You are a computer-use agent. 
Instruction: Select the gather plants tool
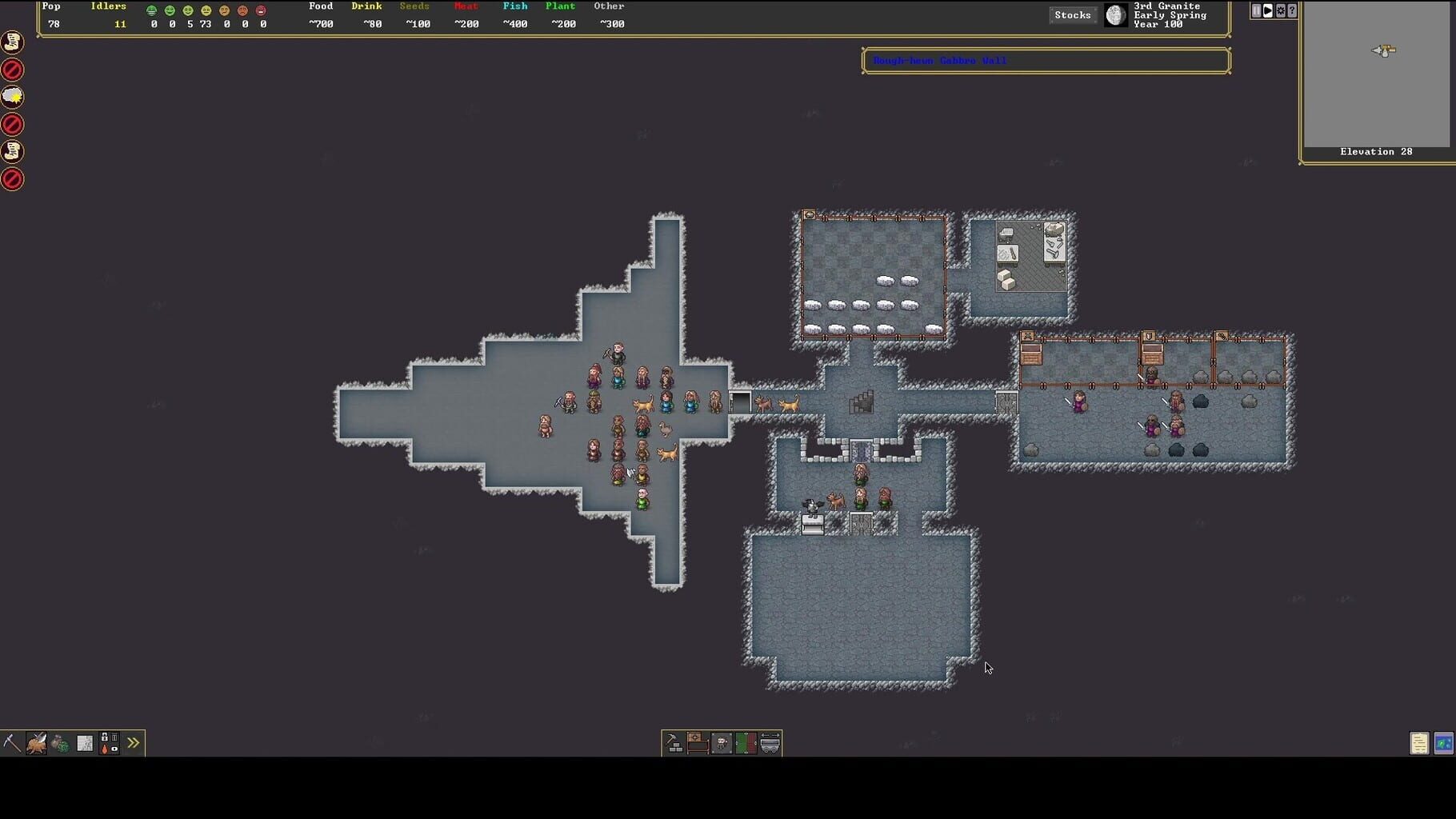click(60, 743)
